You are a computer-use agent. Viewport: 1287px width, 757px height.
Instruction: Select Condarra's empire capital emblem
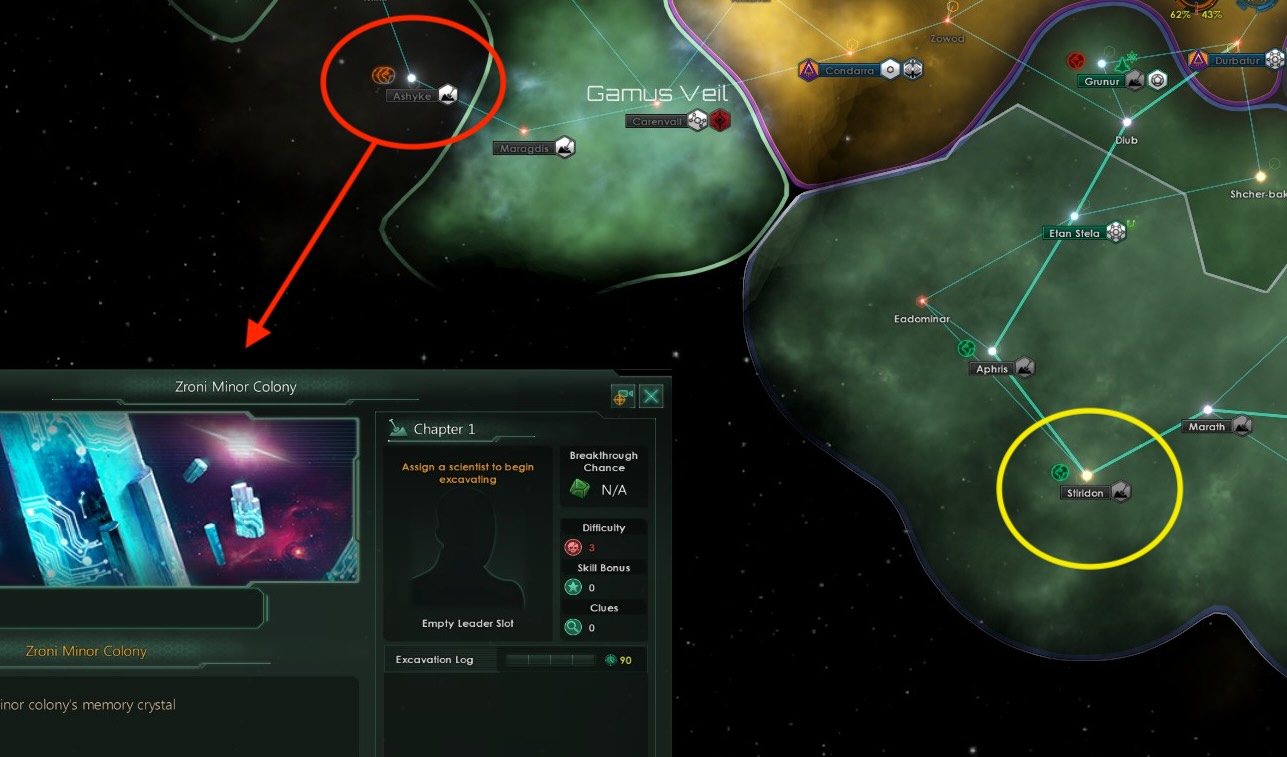point(808,70)
